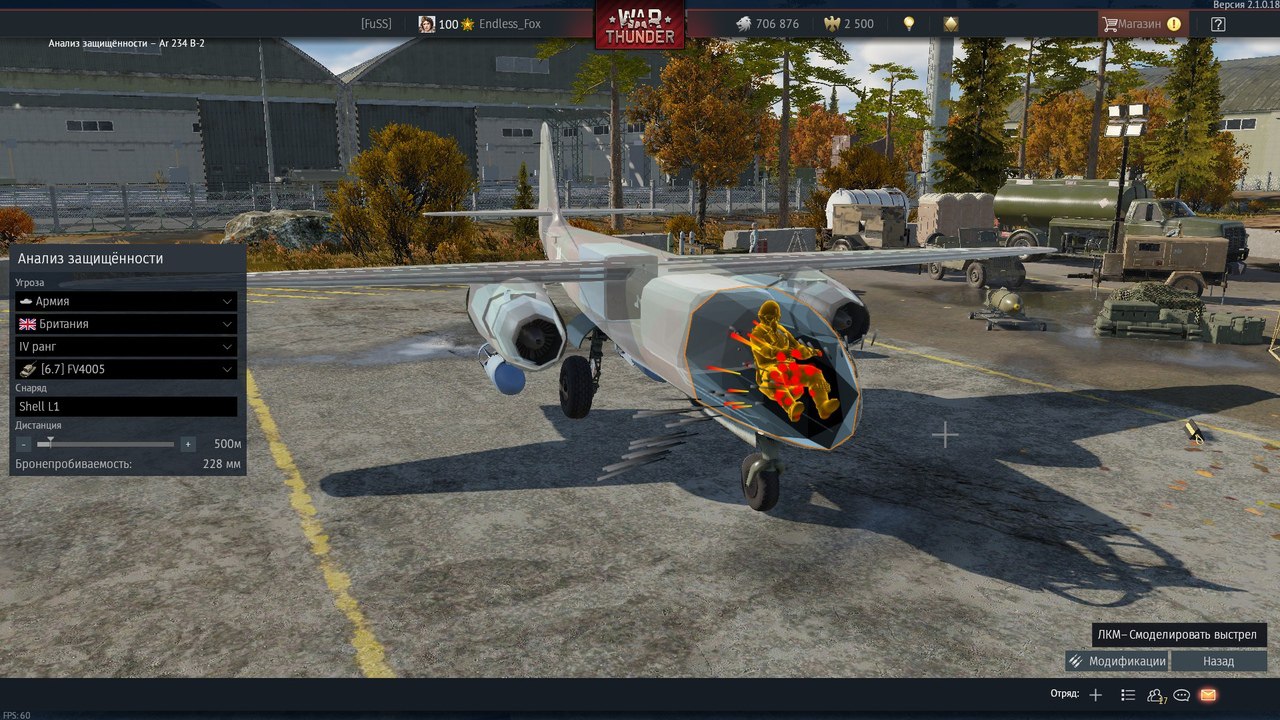Click the War Thunder logo
1280x720 pixels.
pos(640,24)
